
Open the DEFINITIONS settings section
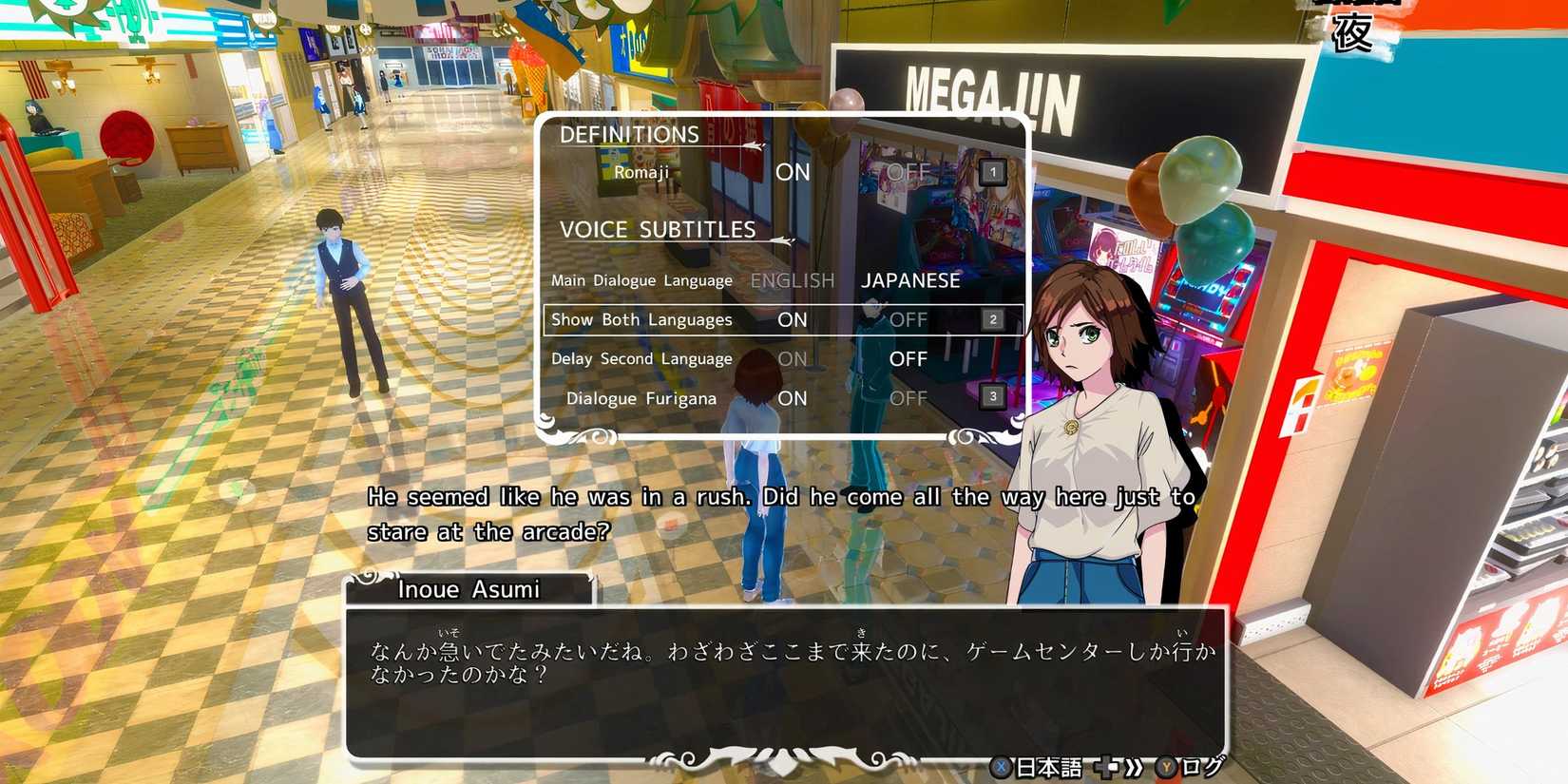point(629,133)
